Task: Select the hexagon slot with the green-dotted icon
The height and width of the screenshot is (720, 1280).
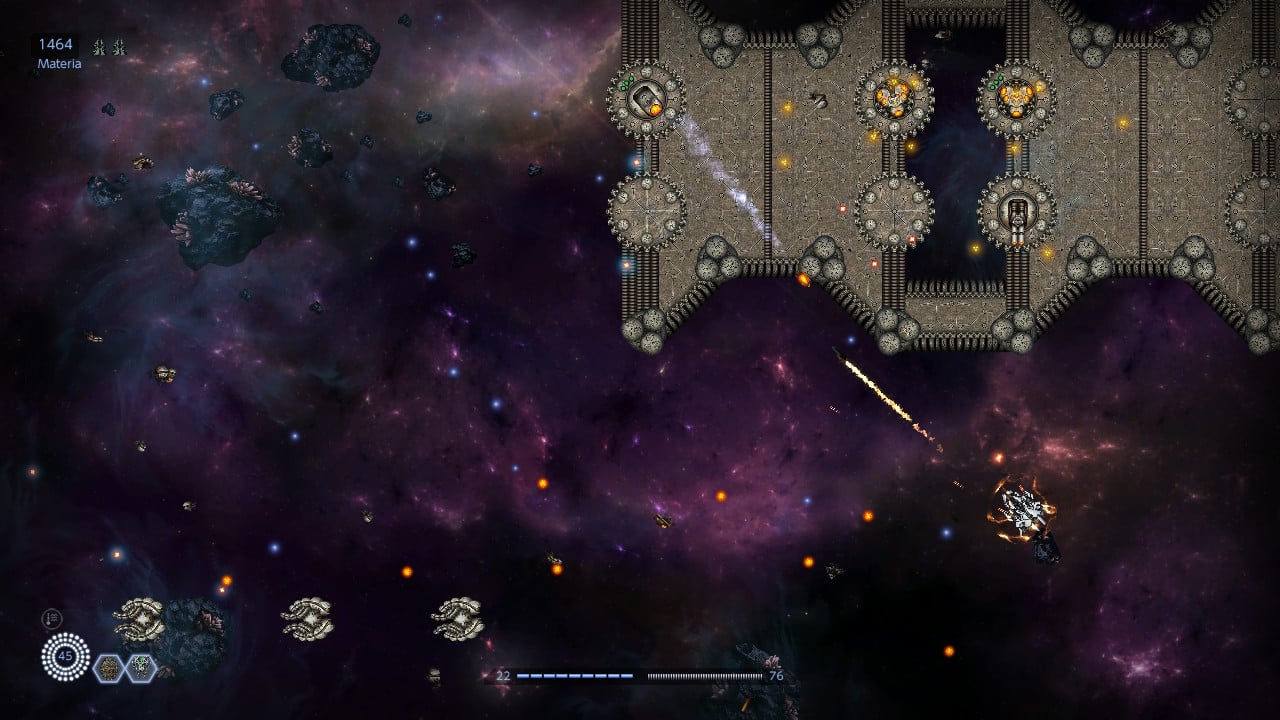Action: tap(140, 666)
